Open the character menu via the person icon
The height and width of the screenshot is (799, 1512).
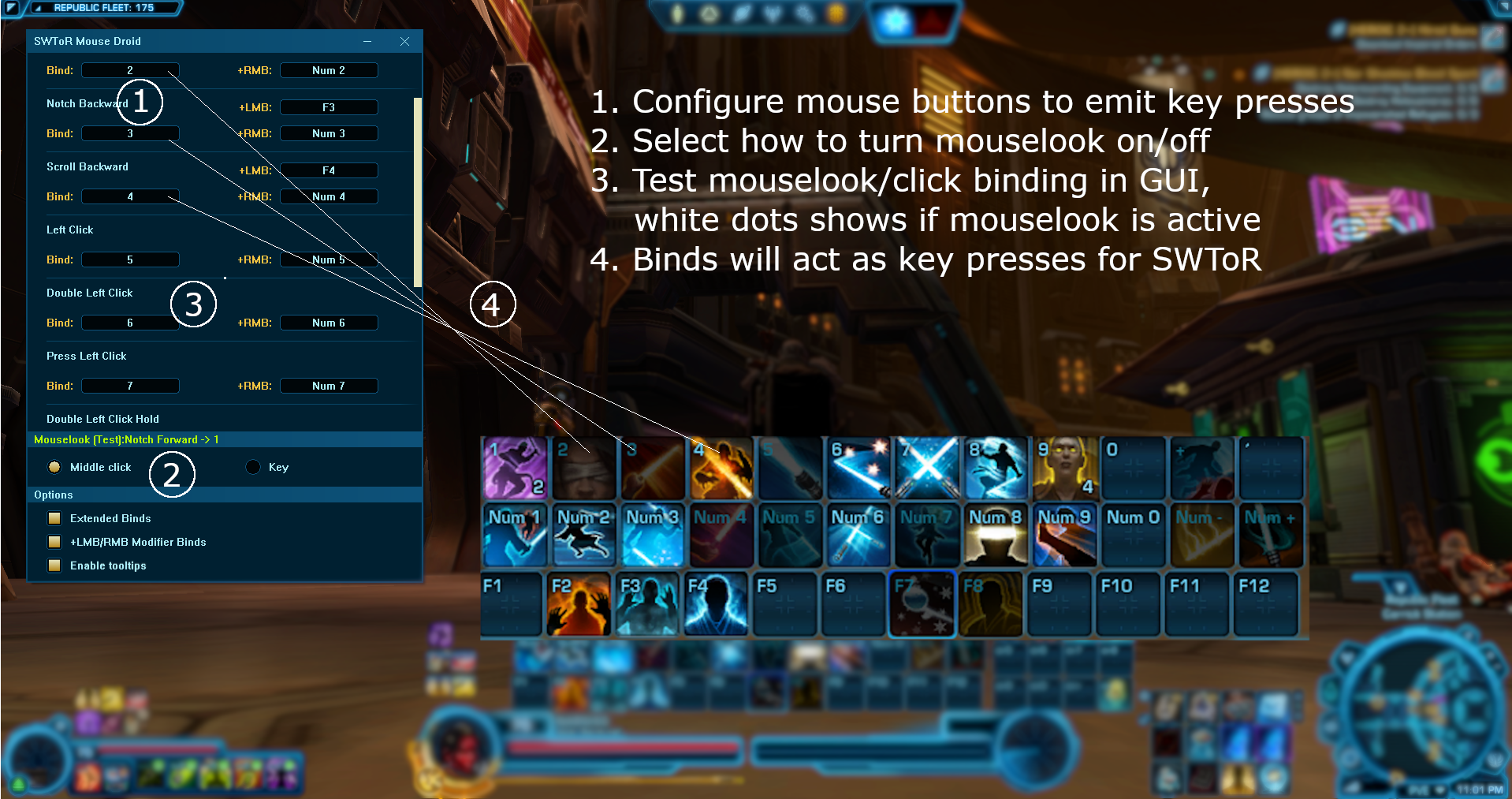(677, 13)
